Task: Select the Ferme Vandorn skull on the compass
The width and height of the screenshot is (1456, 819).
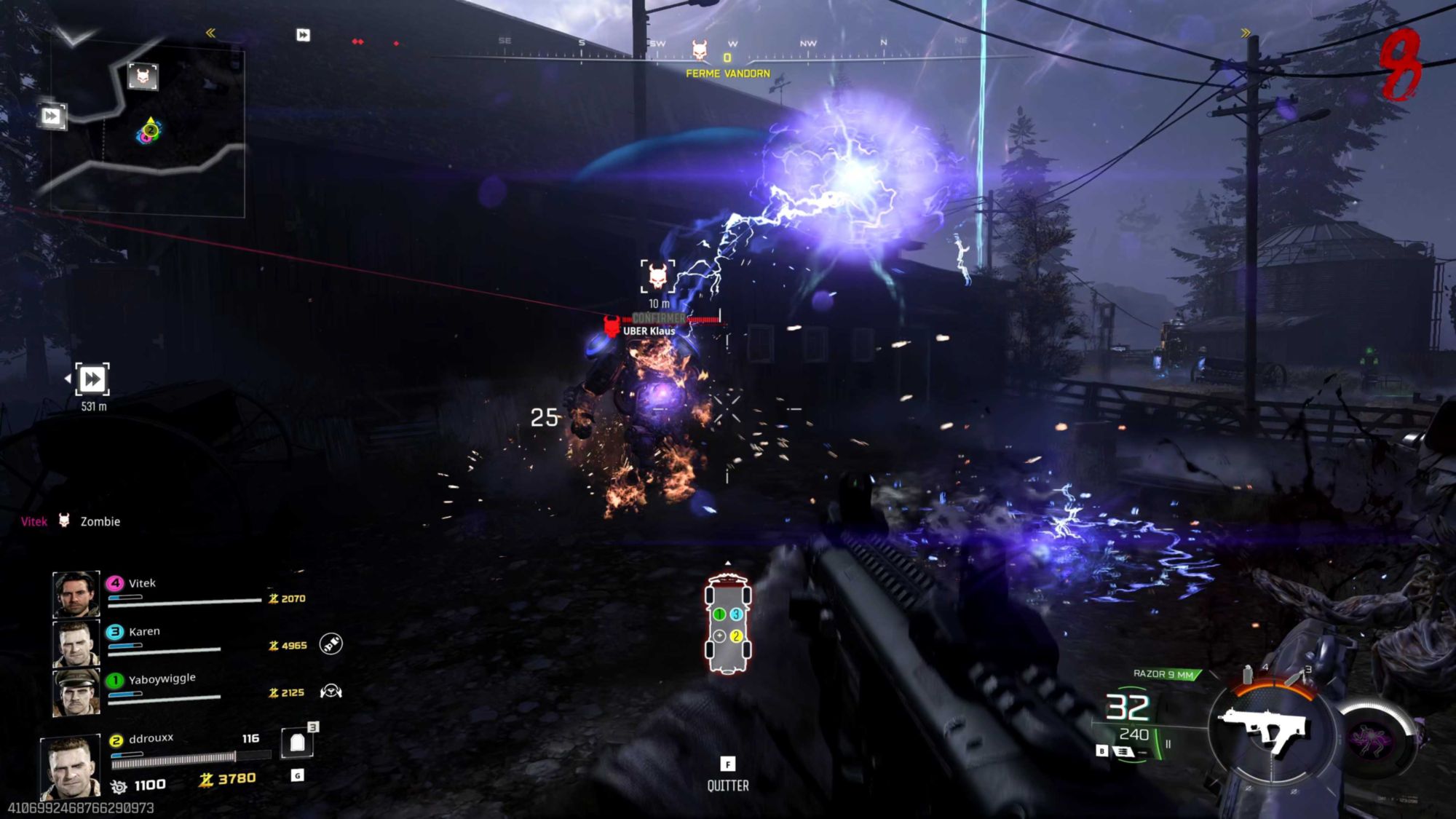Action: pyautogui.click(x=699, y=50)
